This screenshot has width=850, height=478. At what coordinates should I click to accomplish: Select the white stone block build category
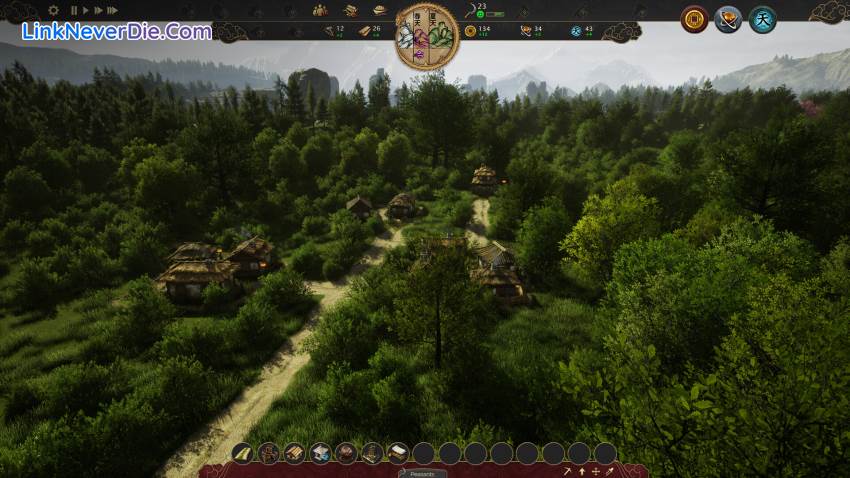320,453
